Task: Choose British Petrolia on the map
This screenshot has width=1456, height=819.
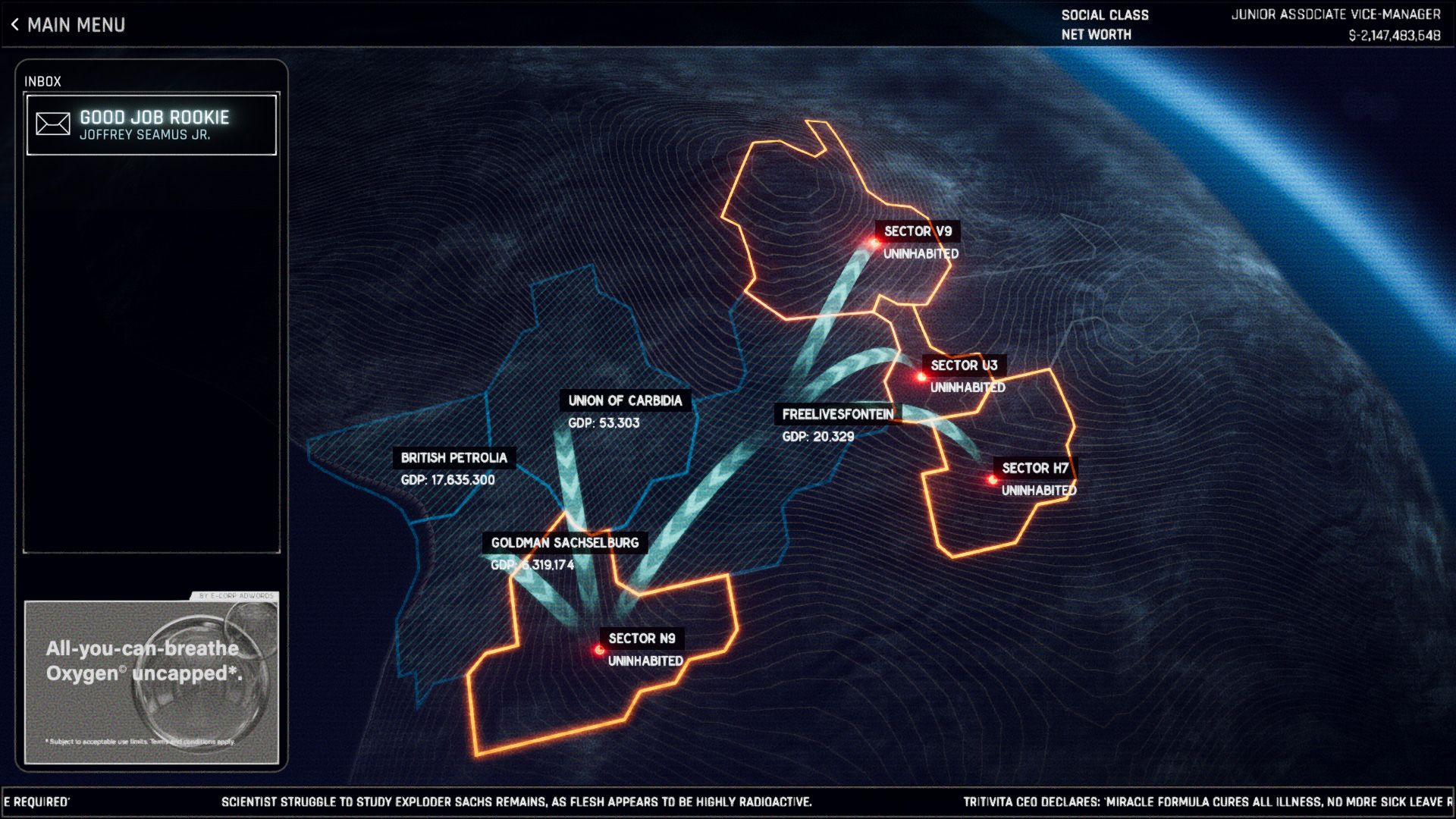Action: [x=453, y=458]
